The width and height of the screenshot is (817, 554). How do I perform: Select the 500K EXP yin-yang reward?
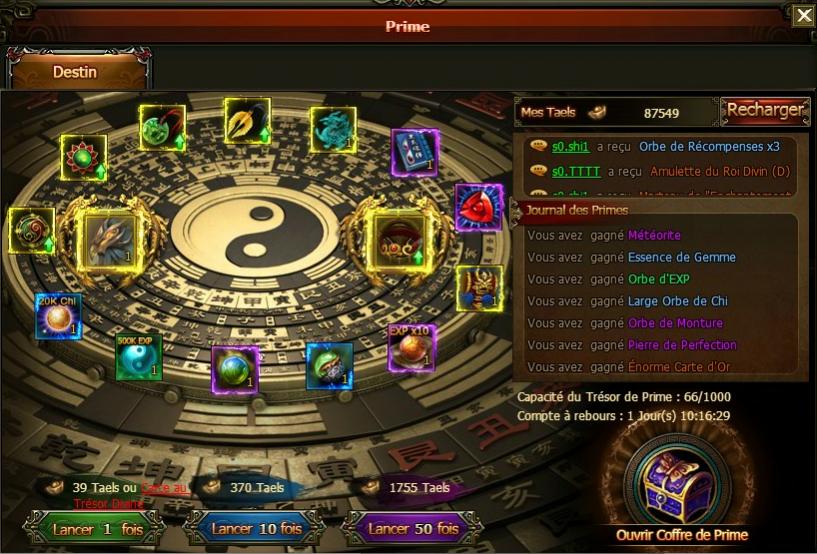(138, 357)
